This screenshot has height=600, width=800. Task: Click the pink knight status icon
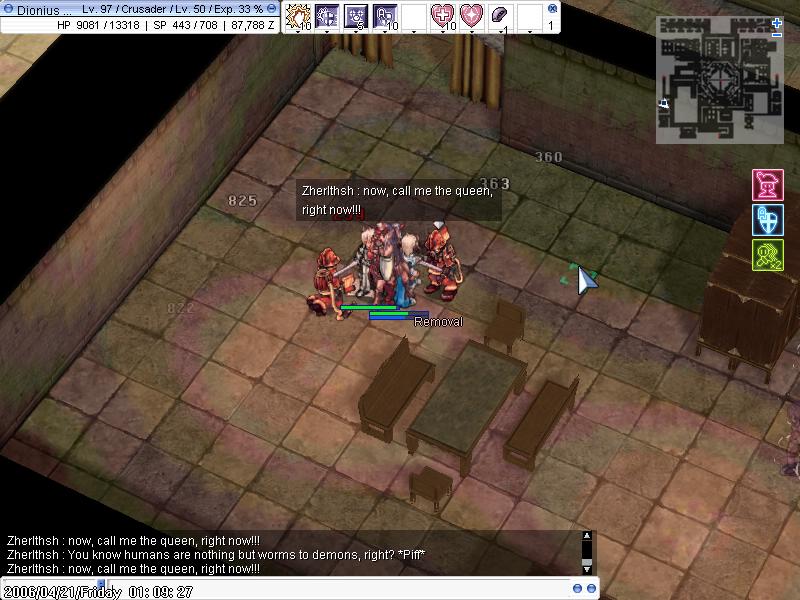coord(767,186)
